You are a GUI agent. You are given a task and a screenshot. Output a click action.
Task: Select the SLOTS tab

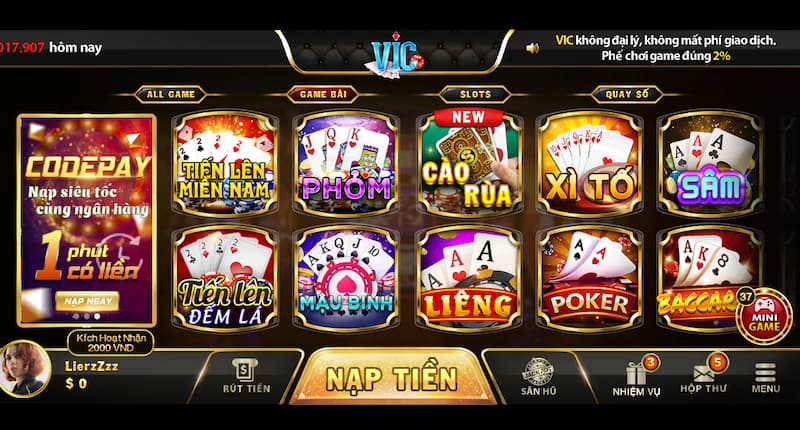476,95
